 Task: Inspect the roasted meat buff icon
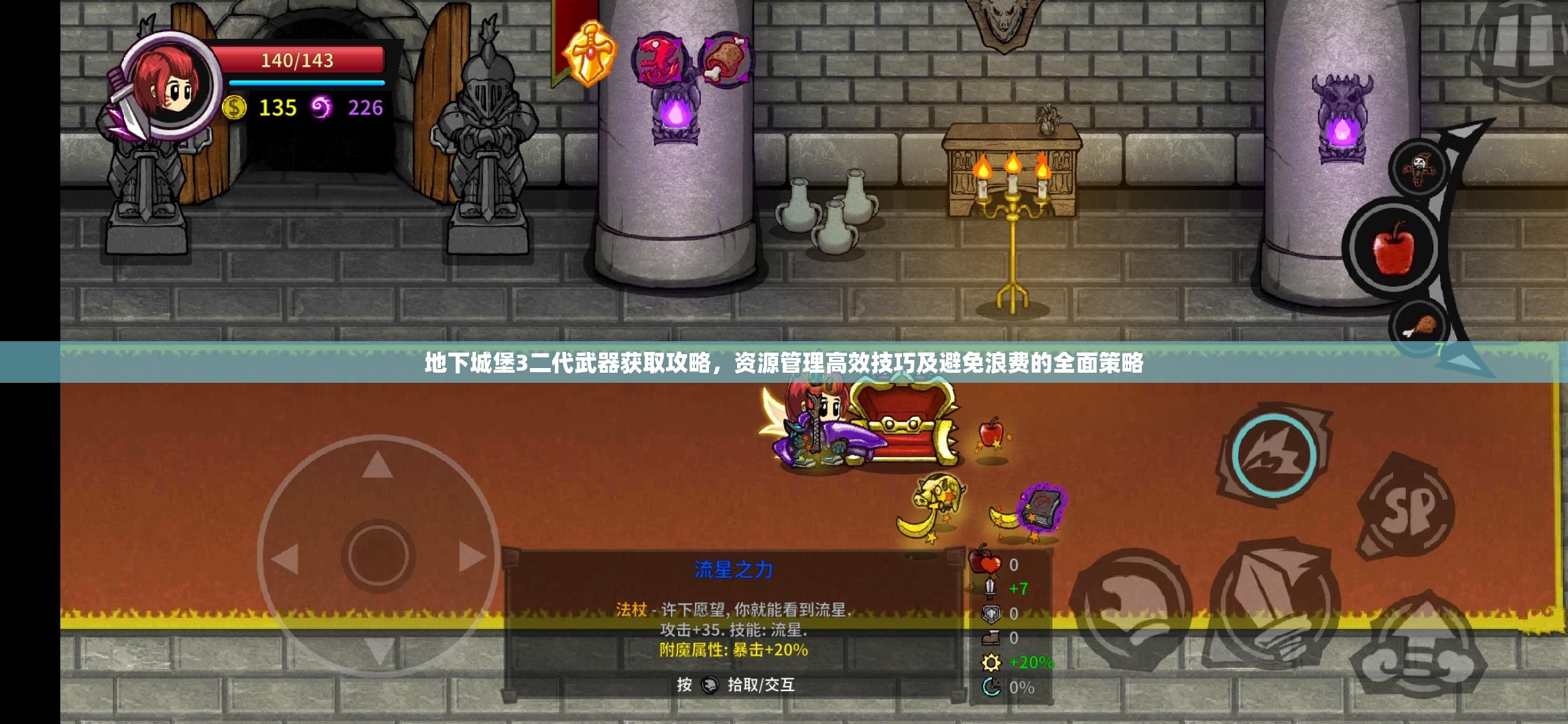click(x=726, y=59)
